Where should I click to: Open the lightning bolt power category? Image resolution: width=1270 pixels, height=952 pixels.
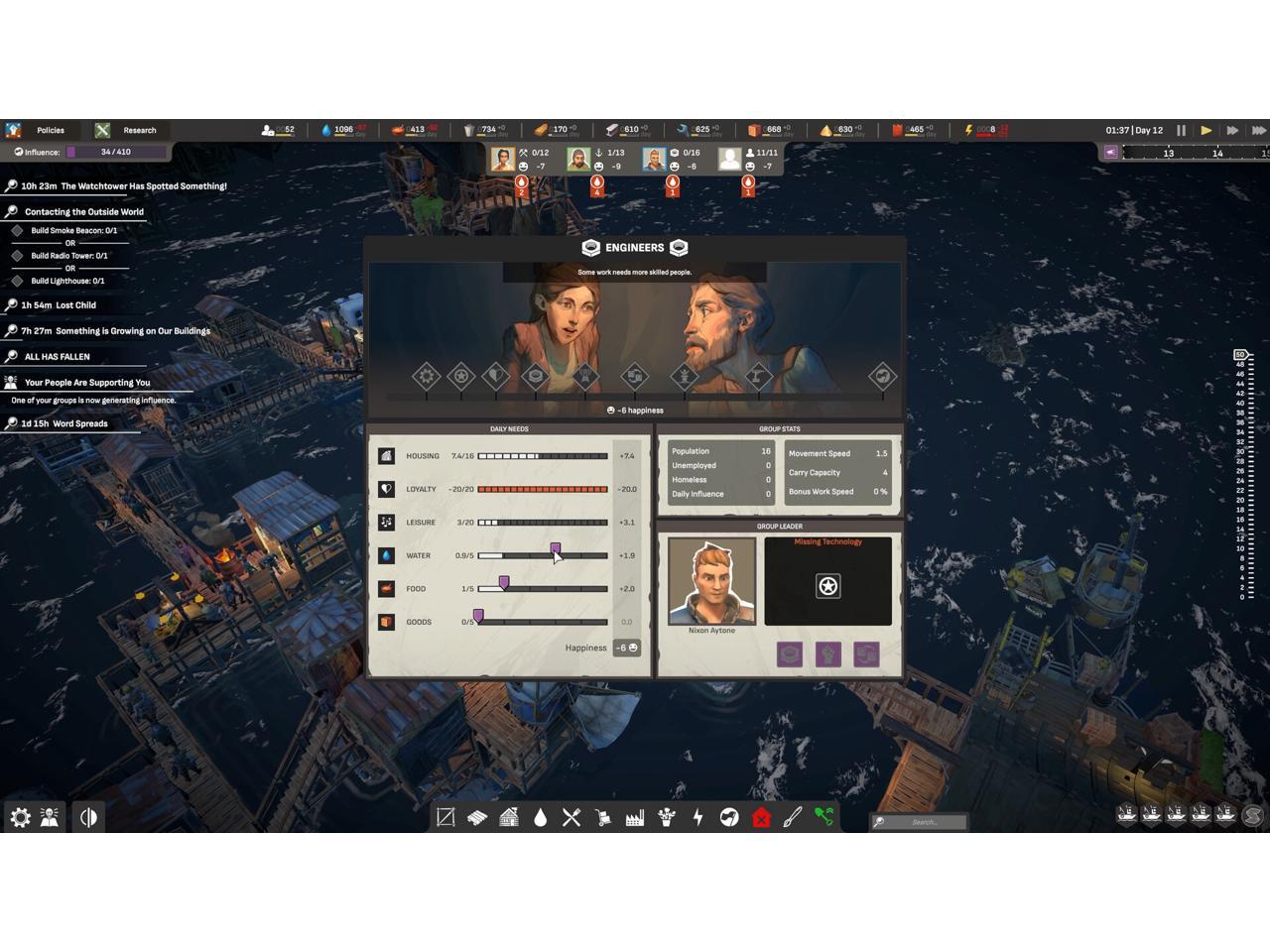(x=698, y=817)
